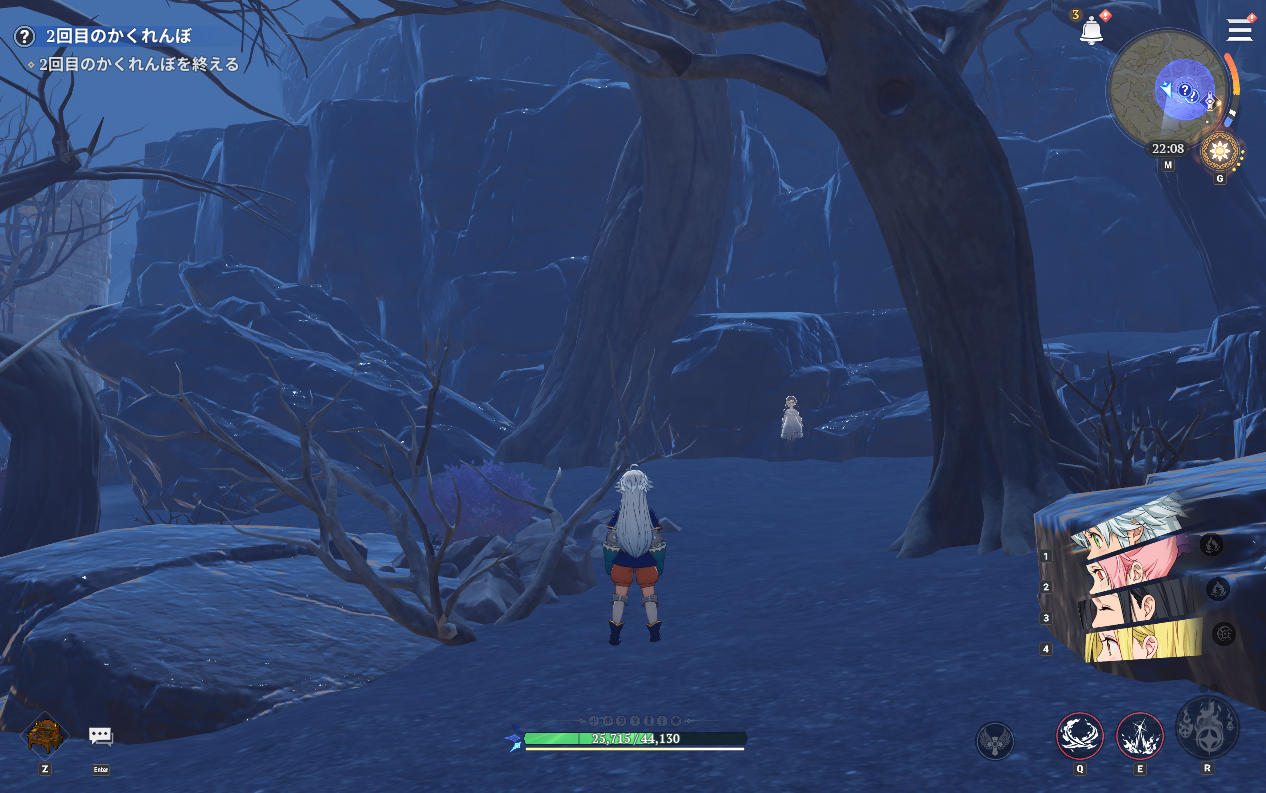Click the winged cross emblem icon

click(x=995, y=741)
